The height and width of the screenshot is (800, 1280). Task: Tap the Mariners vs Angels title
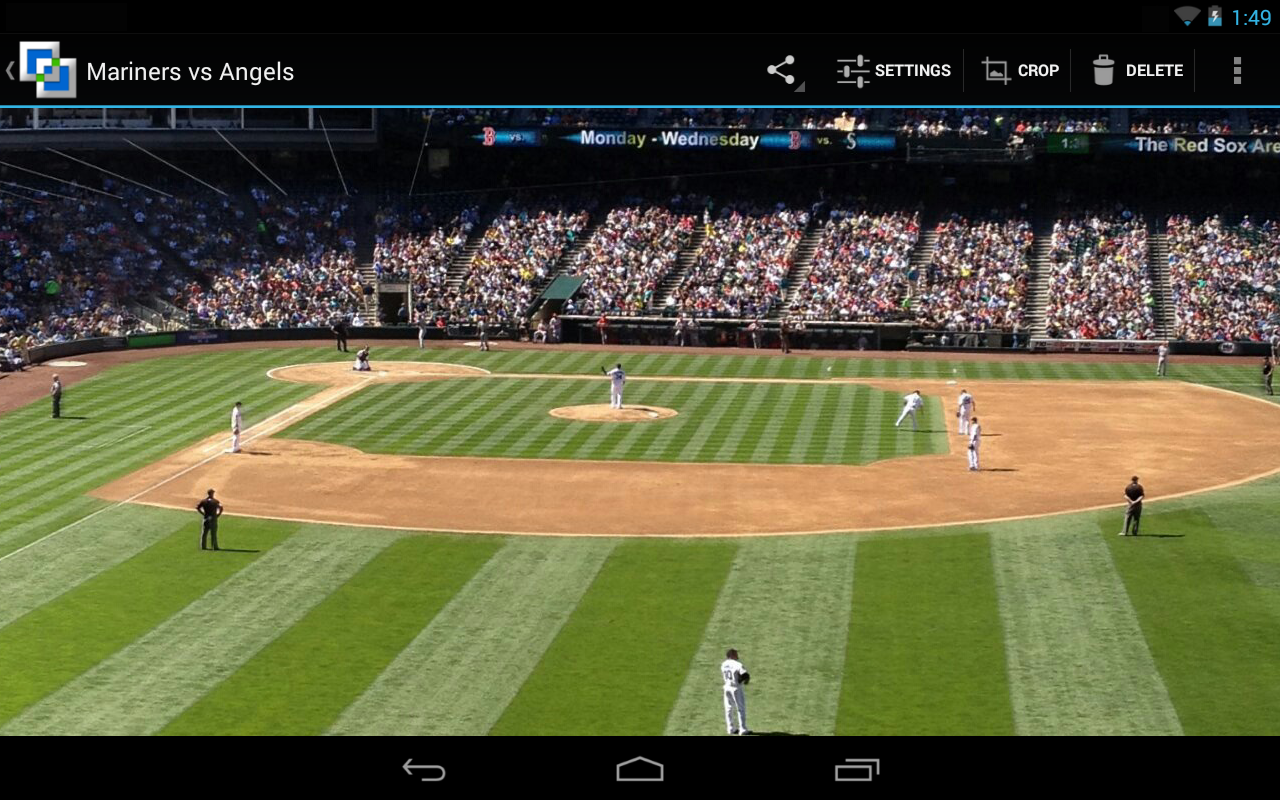click(x=190, y=71)
